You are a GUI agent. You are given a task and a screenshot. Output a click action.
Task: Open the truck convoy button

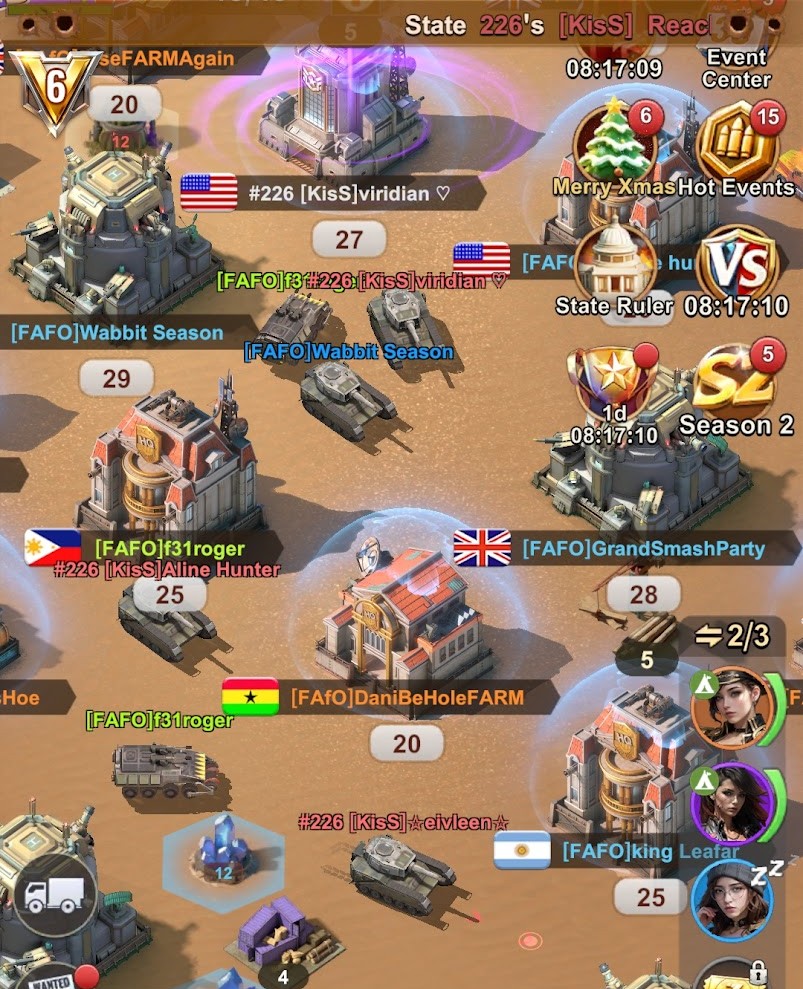[x=56, y=894]
